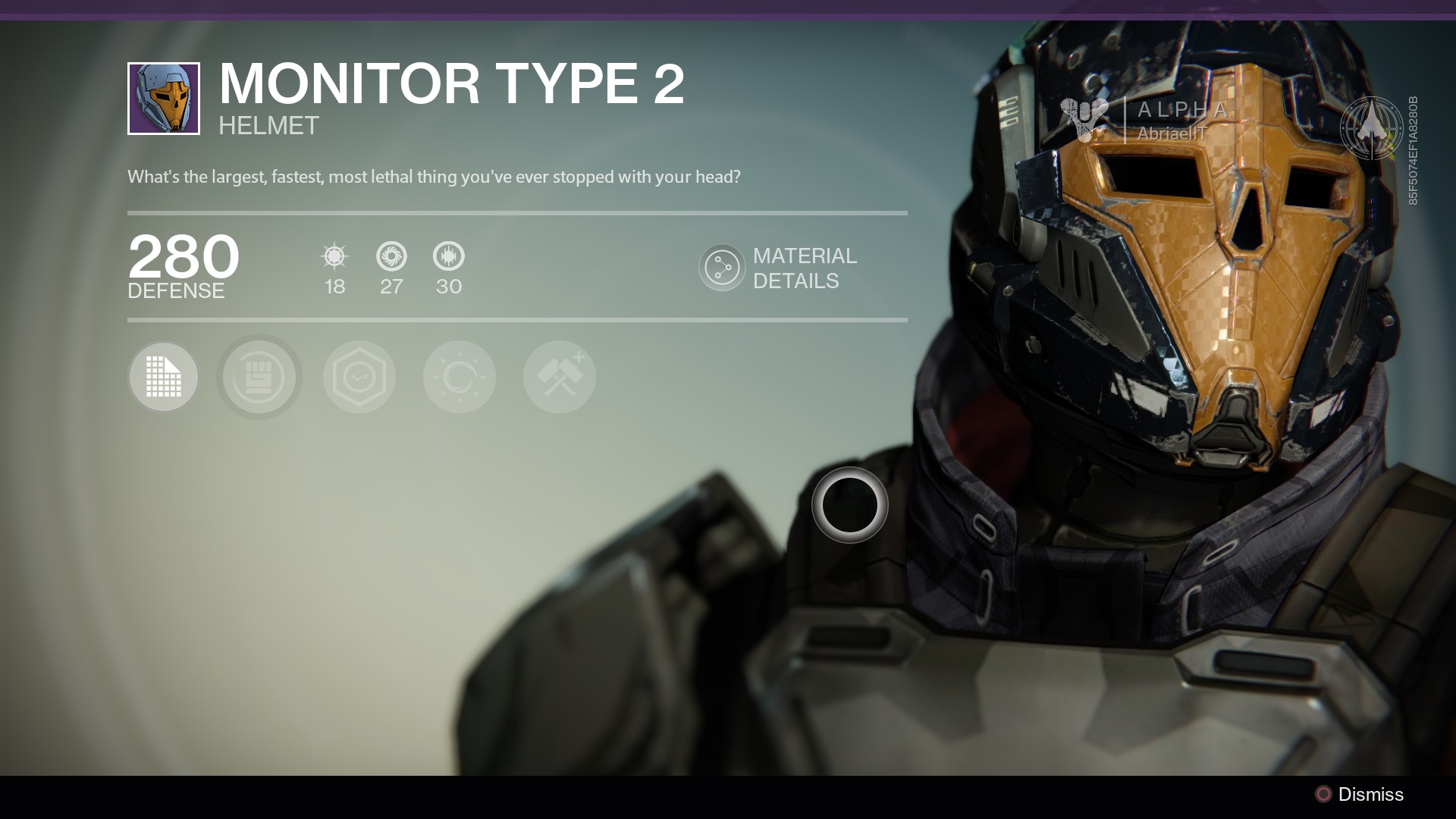
Task: Pick the swirling sun perk node
Action: tap(460, 377)
